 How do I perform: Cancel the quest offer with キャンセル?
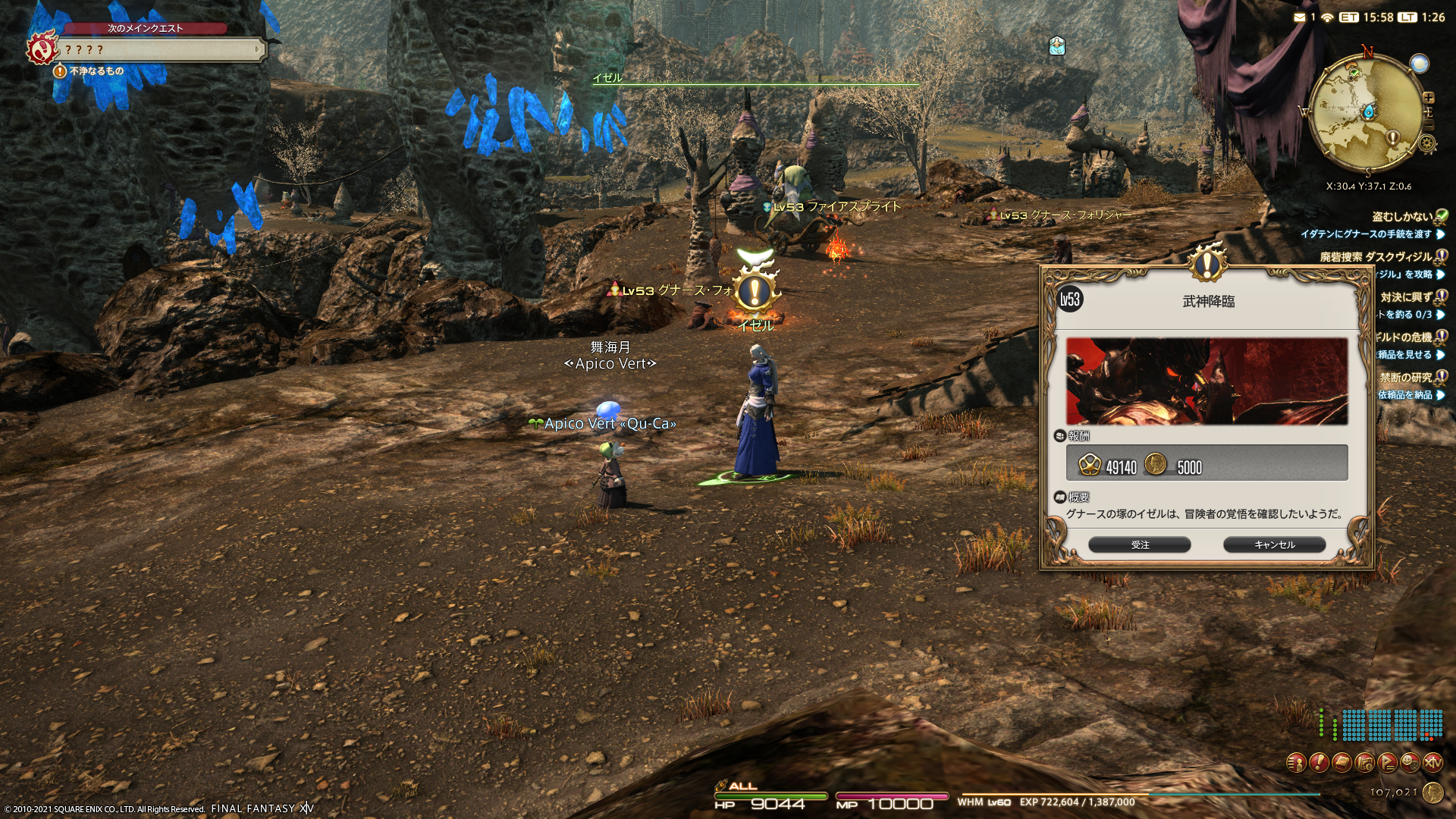pyautogui.click(x=1274, y=544)
